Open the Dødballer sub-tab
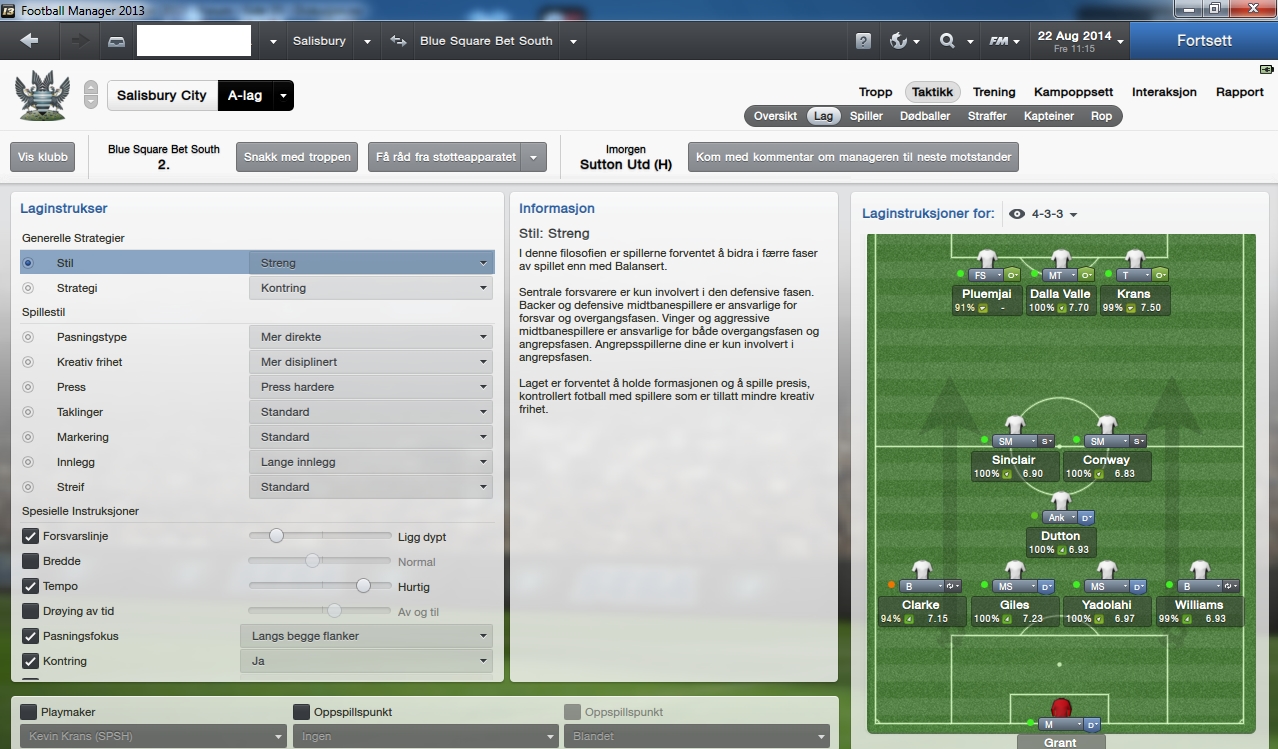 click(x=925, y=116)
